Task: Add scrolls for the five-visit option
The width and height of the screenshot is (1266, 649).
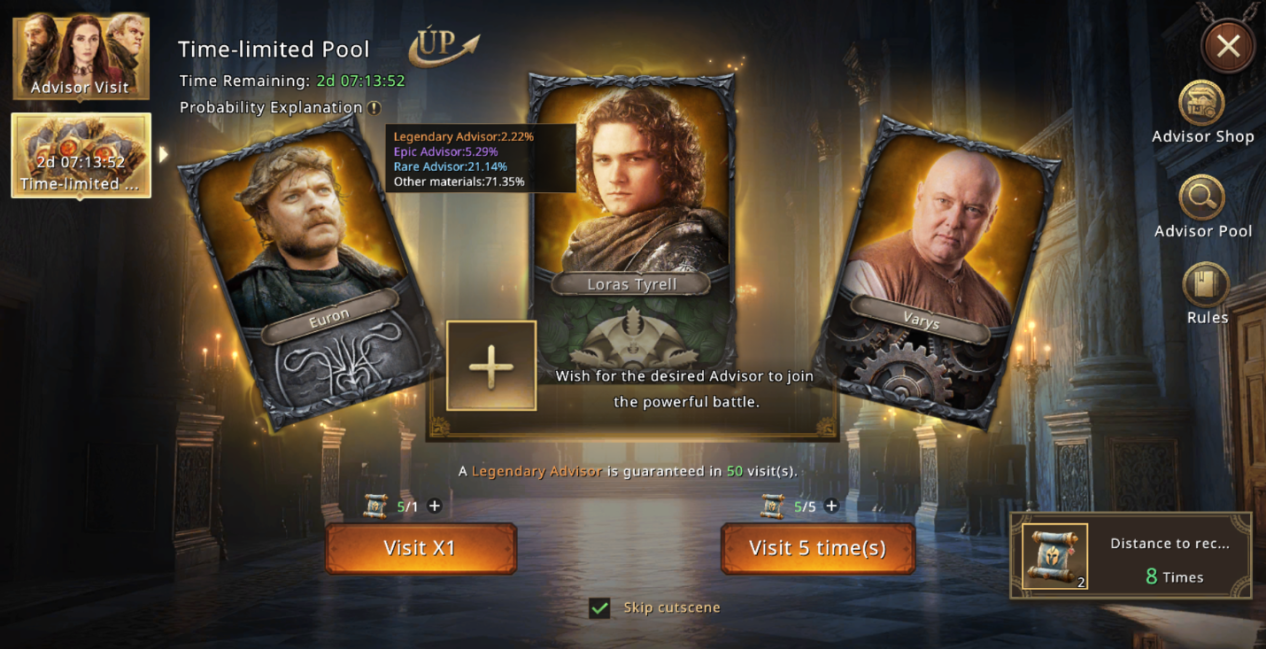Action: pyautogui.click(x=831, y=506)
